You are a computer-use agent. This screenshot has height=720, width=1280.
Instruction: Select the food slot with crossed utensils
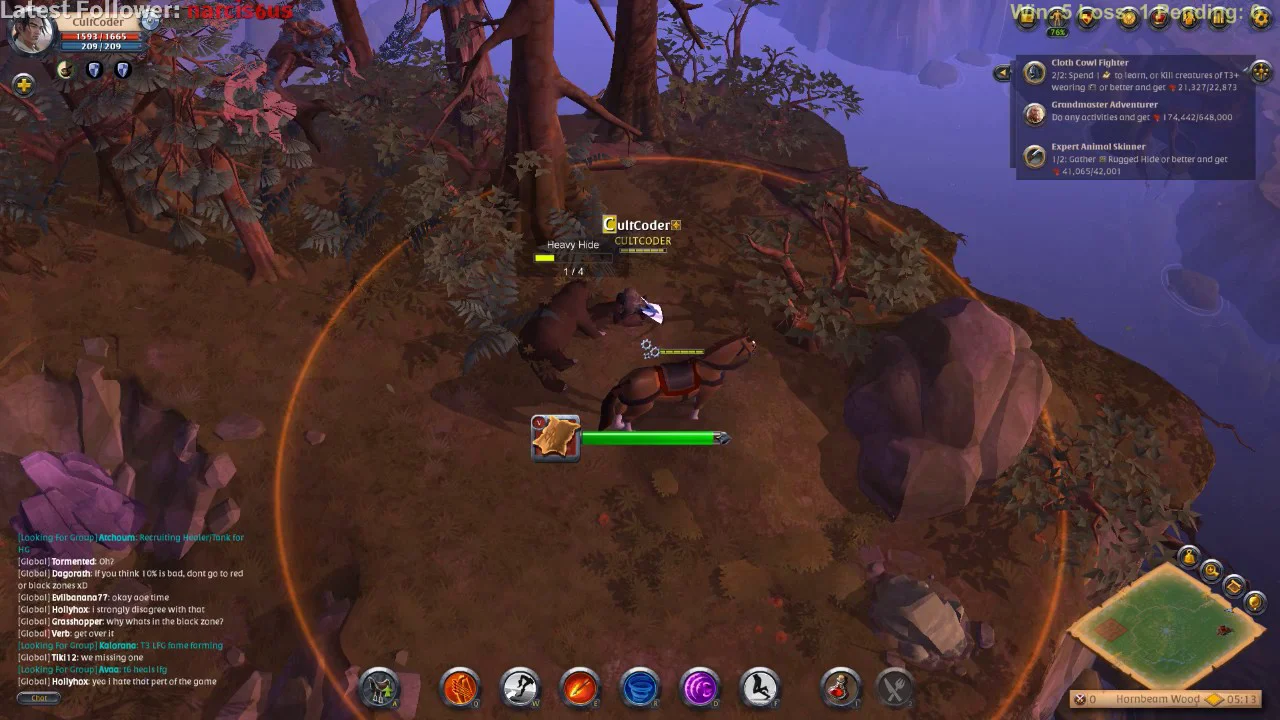click(x=895, y=688)
